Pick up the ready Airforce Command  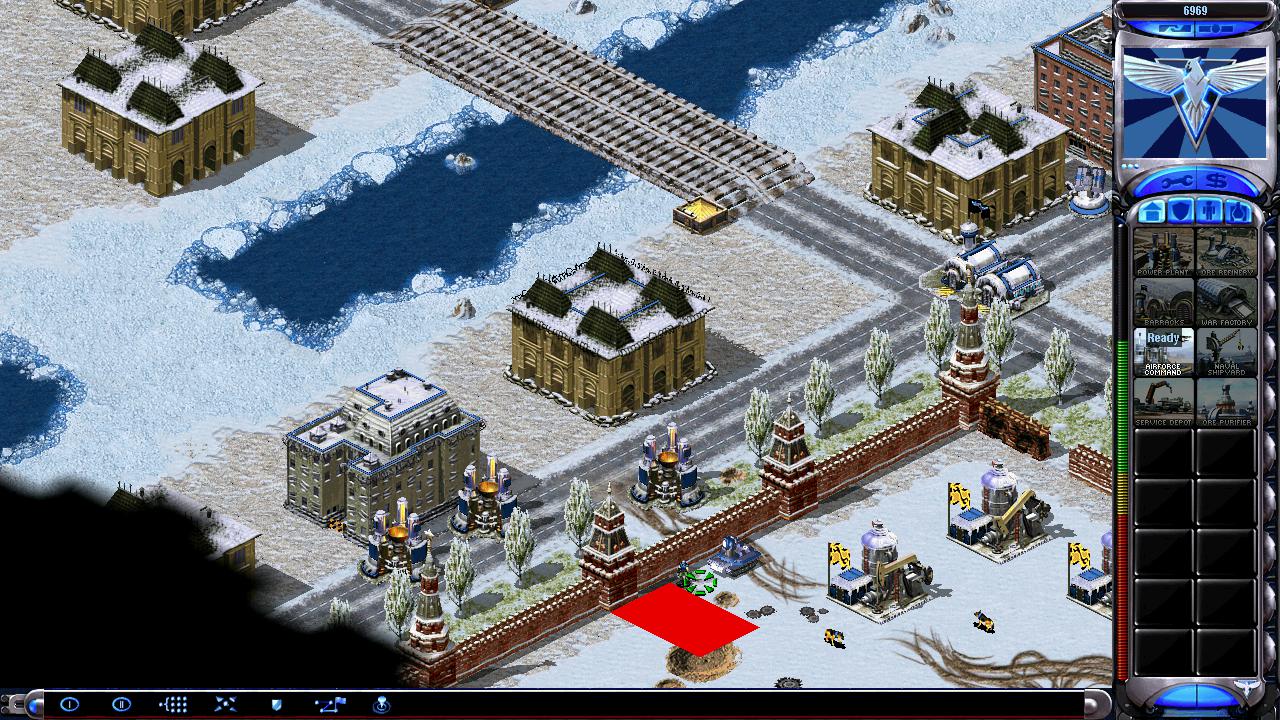[1163, 351]
